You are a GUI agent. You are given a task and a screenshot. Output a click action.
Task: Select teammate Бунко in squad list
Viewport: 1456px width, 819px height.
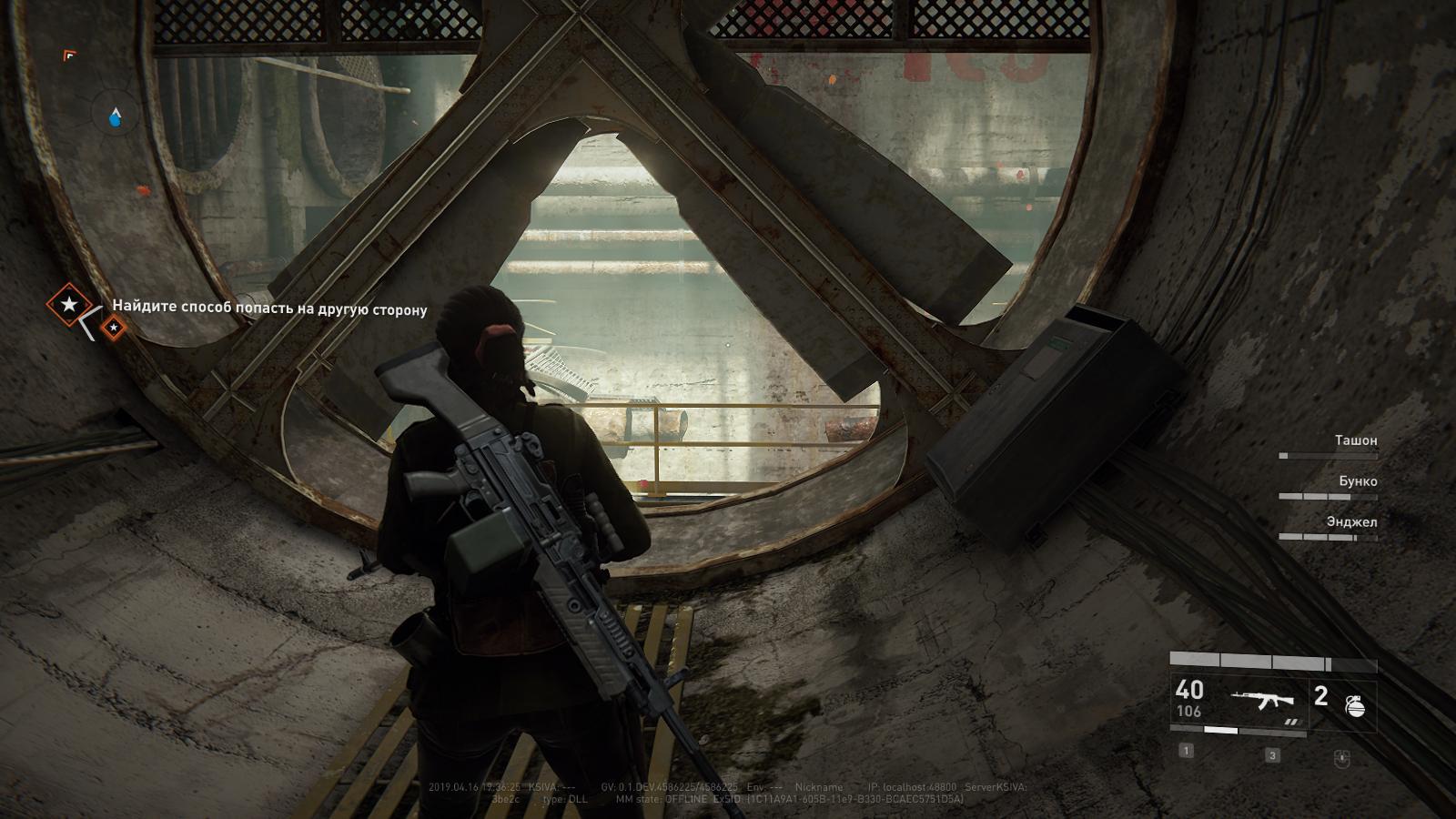[1357, 481]
